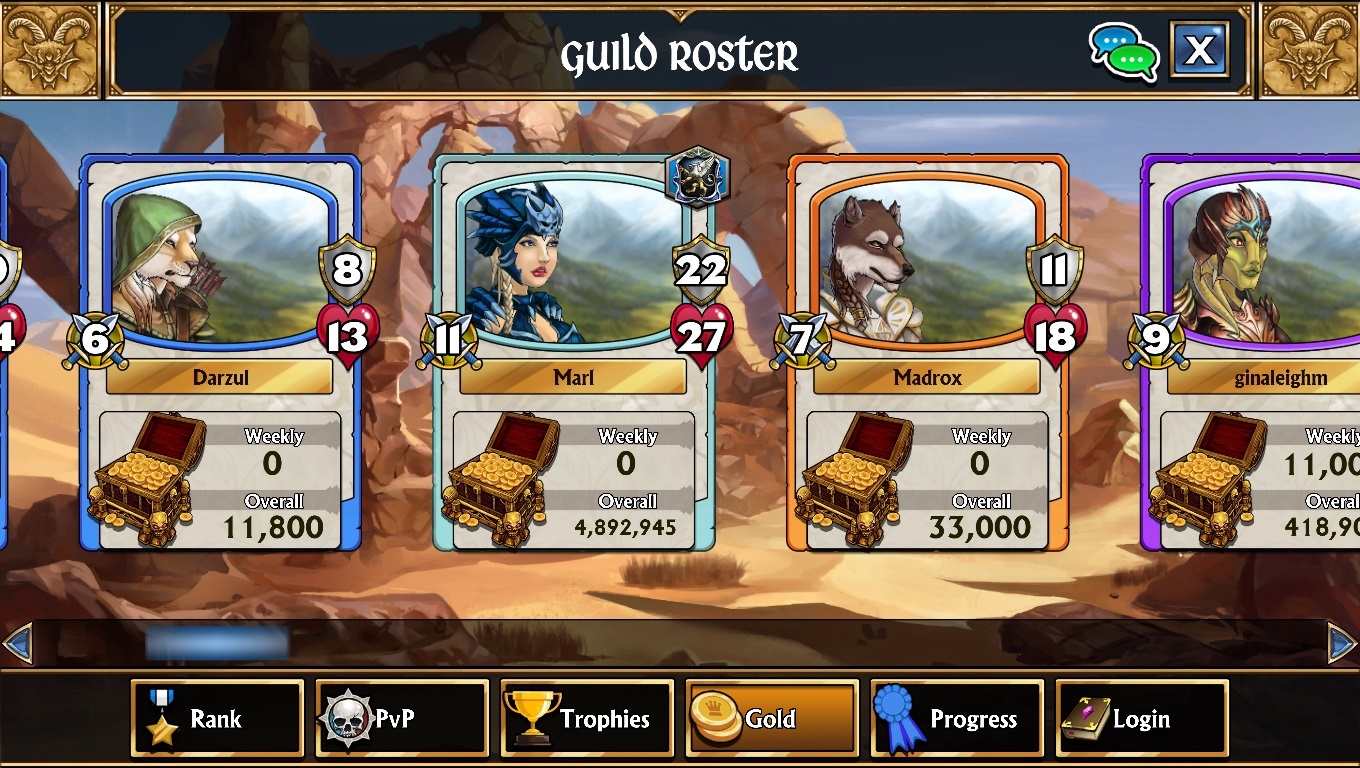Choose the Gold tab
This screenshot has height=768, width=1360.
click(772, 718)
